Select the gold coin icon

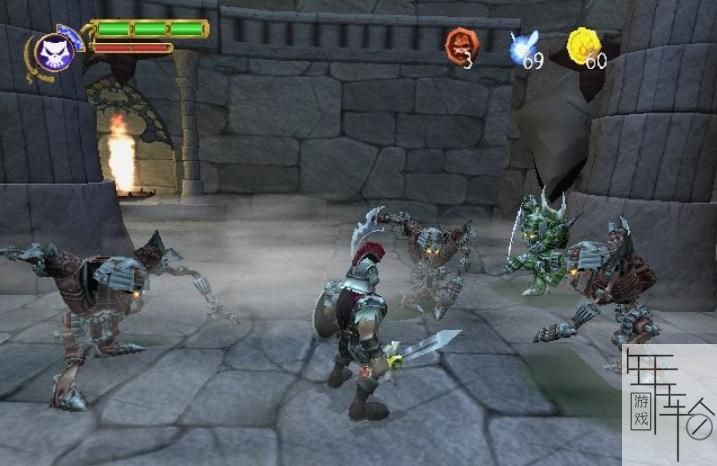tap(583, 43)
